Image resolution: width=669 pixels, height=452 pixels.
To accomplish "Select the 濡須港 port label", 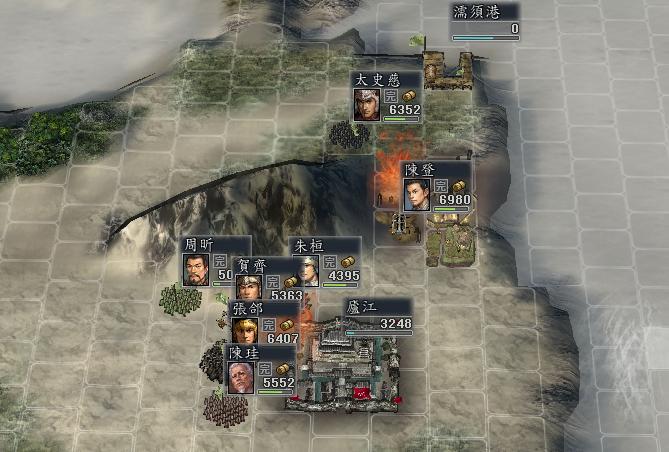I will click(485, 14).
